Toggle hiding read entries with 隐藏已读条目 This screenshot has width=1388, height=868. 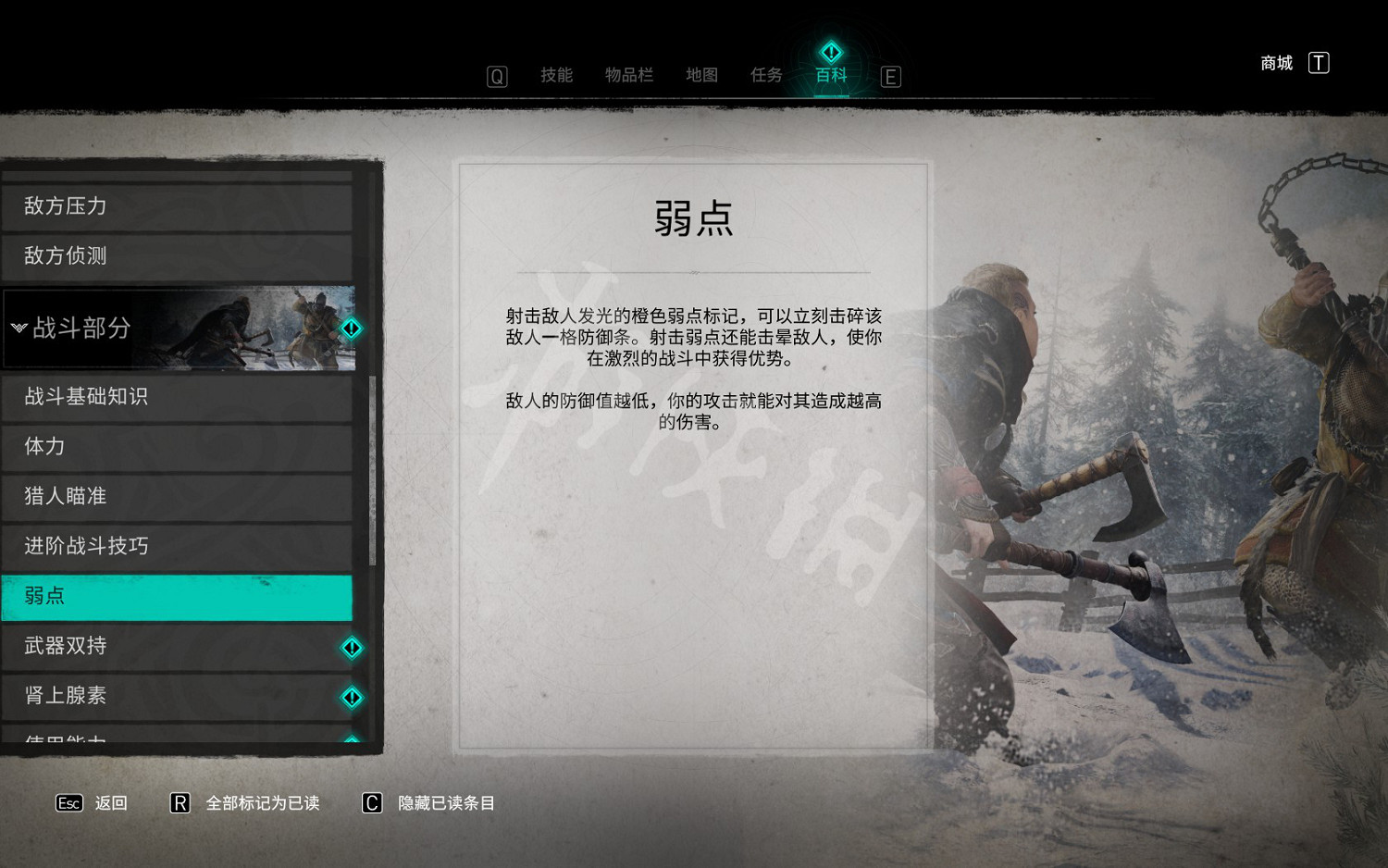448,803
